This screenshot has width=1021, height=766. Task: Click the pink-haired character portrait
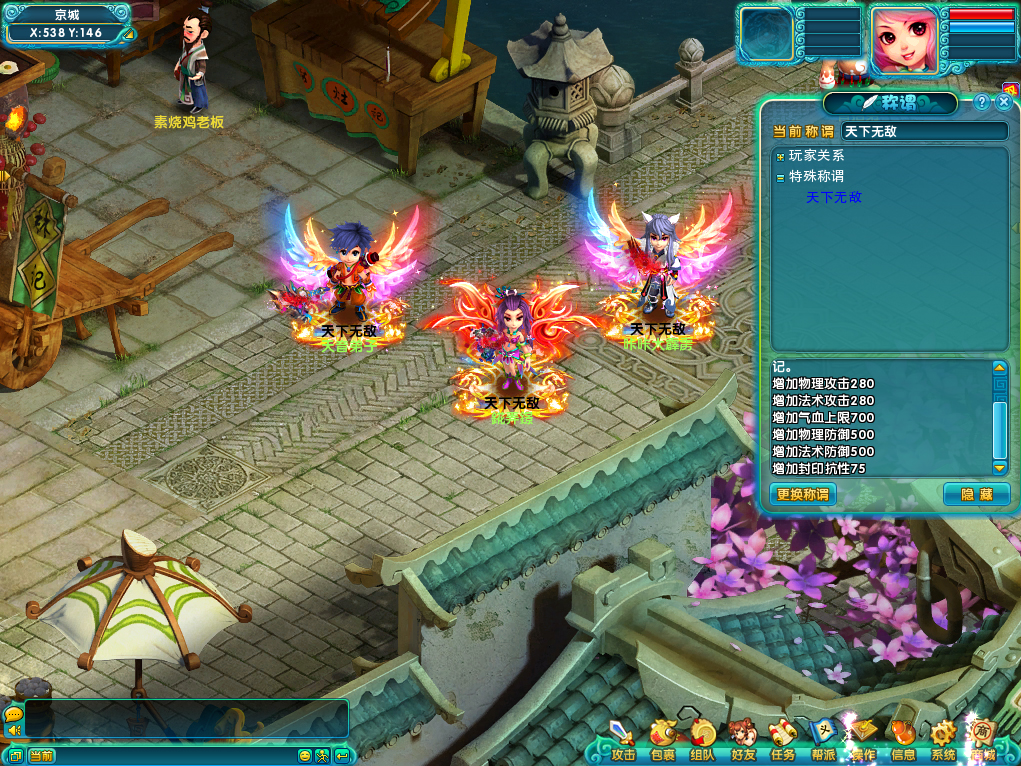pyautogui.click(x=905, y=39)
